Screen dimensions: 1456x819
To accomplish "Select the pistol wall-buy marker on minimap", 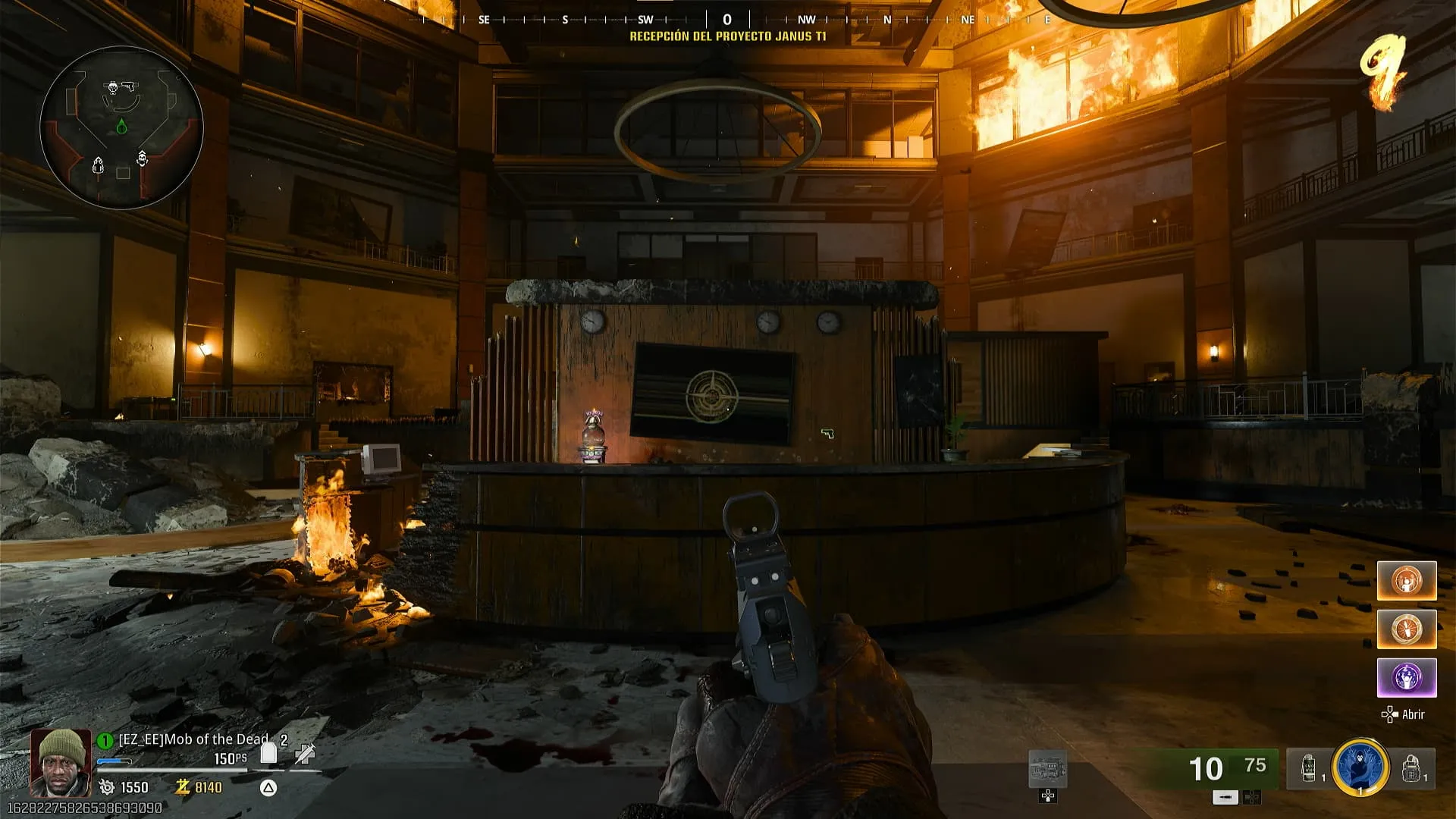I will click(x=128, y=86).
